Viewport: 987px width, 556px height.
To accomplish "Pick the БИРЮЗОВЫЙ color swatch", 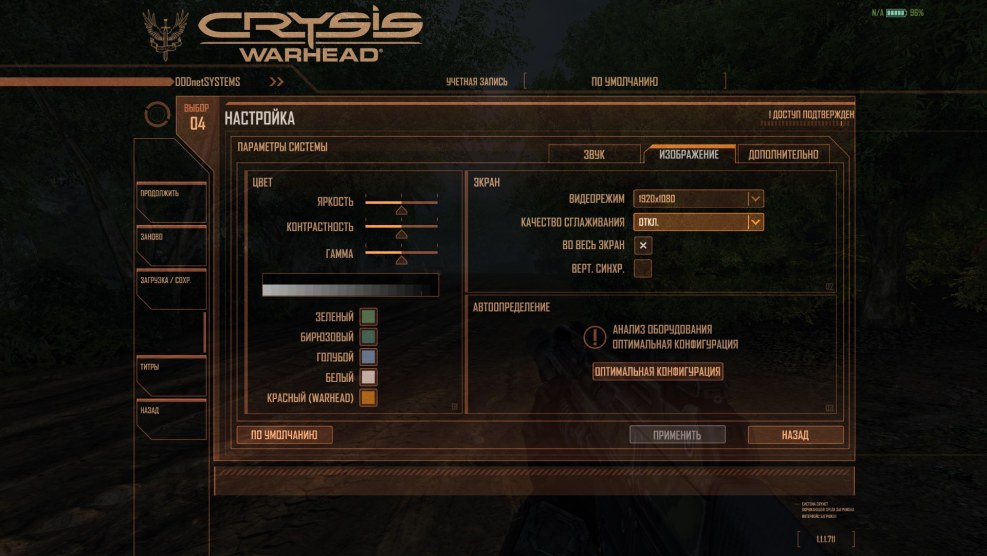I will coord(368,337).
